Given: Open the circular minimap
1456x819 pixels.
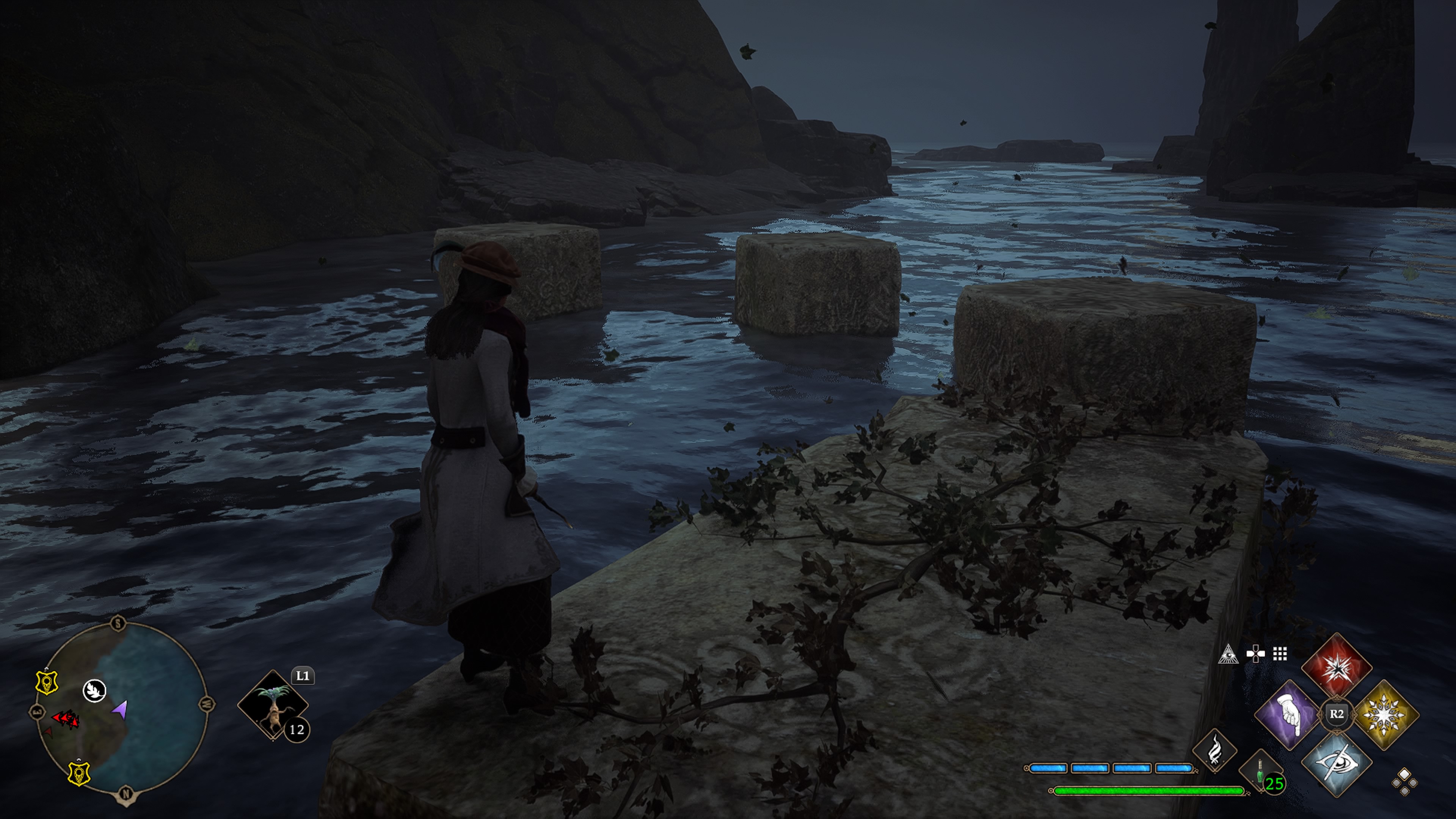Looking at the screenshot, I should click(122, 709).
